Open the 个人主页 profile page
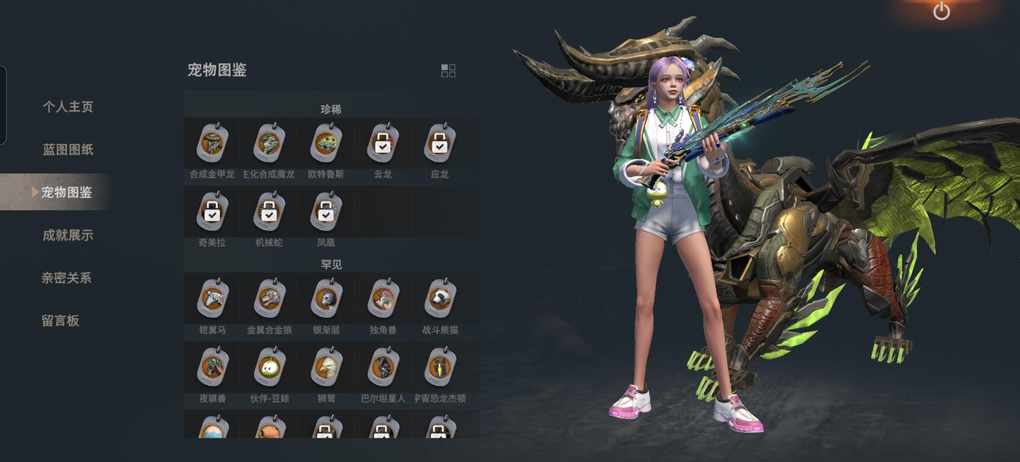Image resolution: width=1020 pixels, height=462 pixels. (68, 106)
